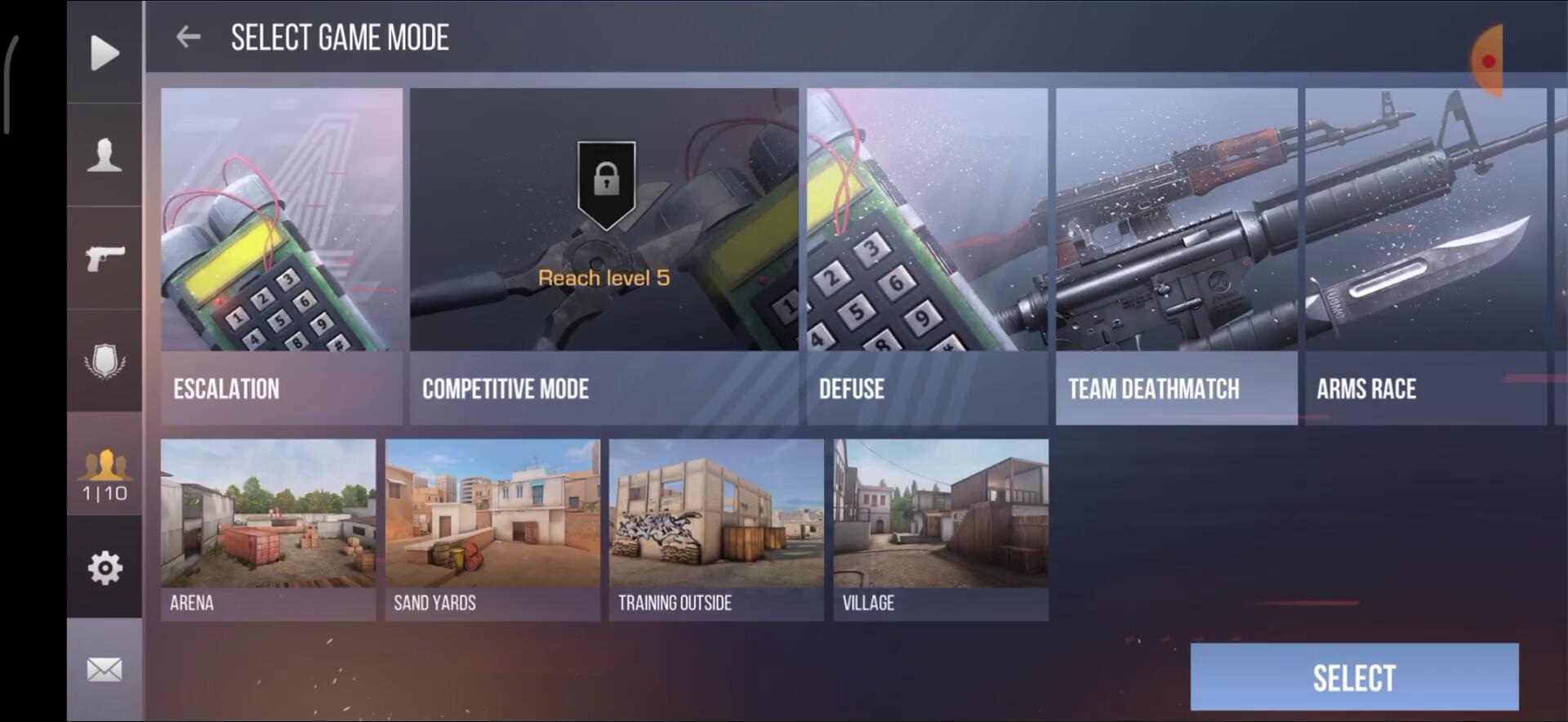Viewport: 1568px width, 722px height.
Task: Open the shield badge sidebar icon
Action: point(105,361)
